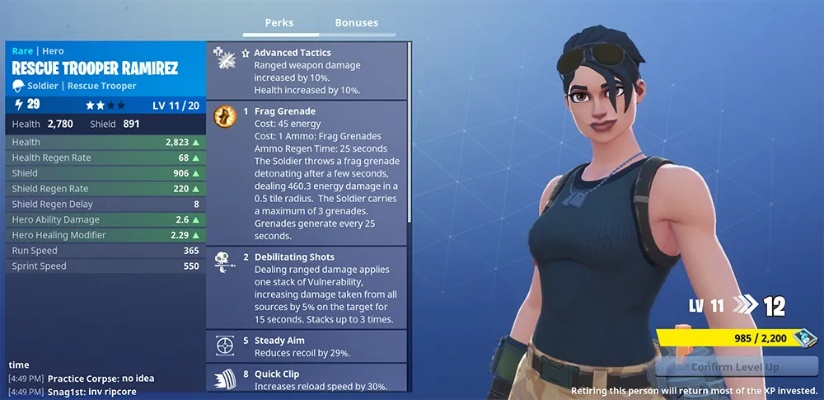Select the Debilitating Shots perk

coord(307,288)
